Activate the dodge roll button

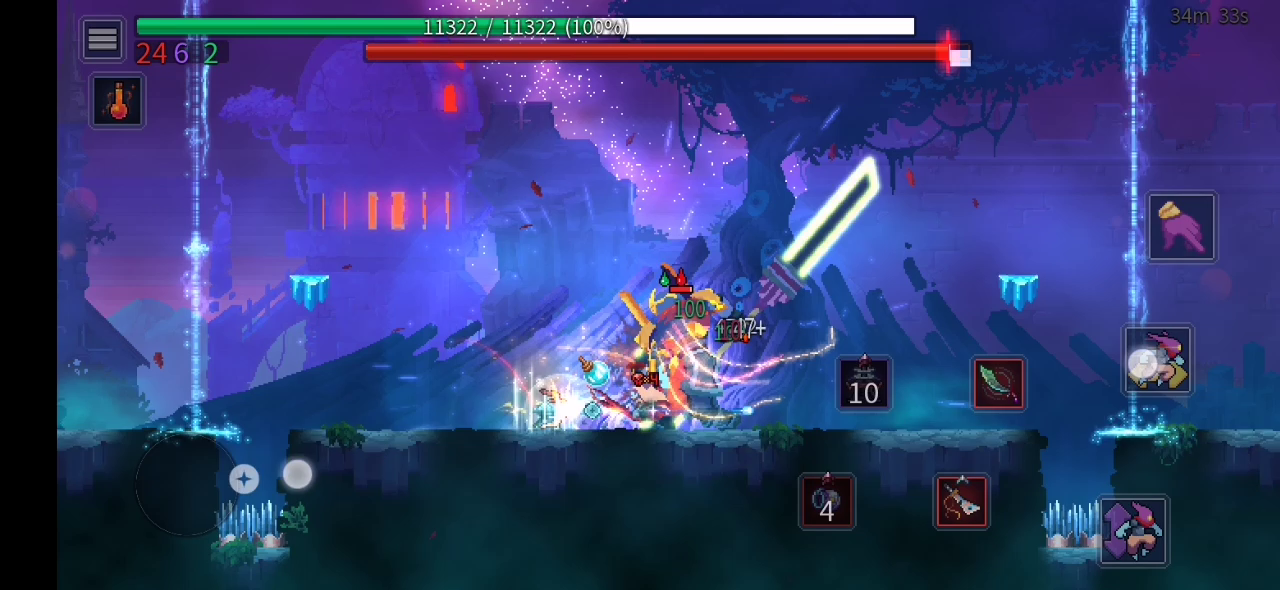click(x=1158, y=360)
